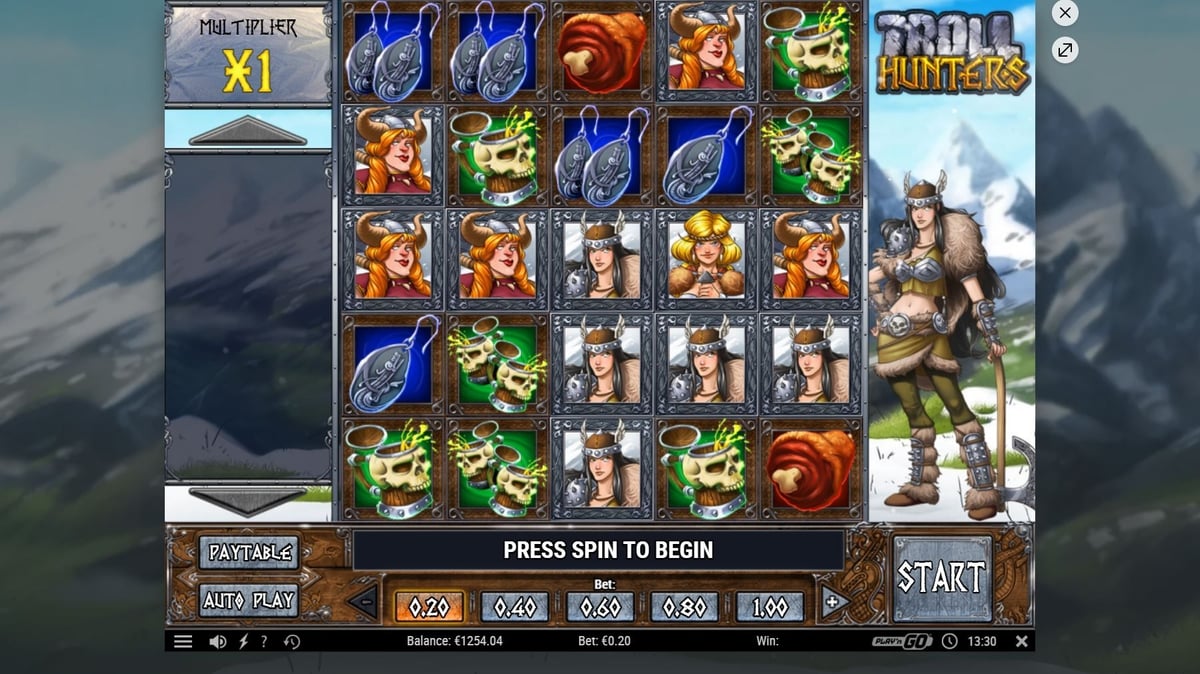1200x674 pixels.
Task: Increase bet range with the plus arrow
Action: [x=830, y=602]
